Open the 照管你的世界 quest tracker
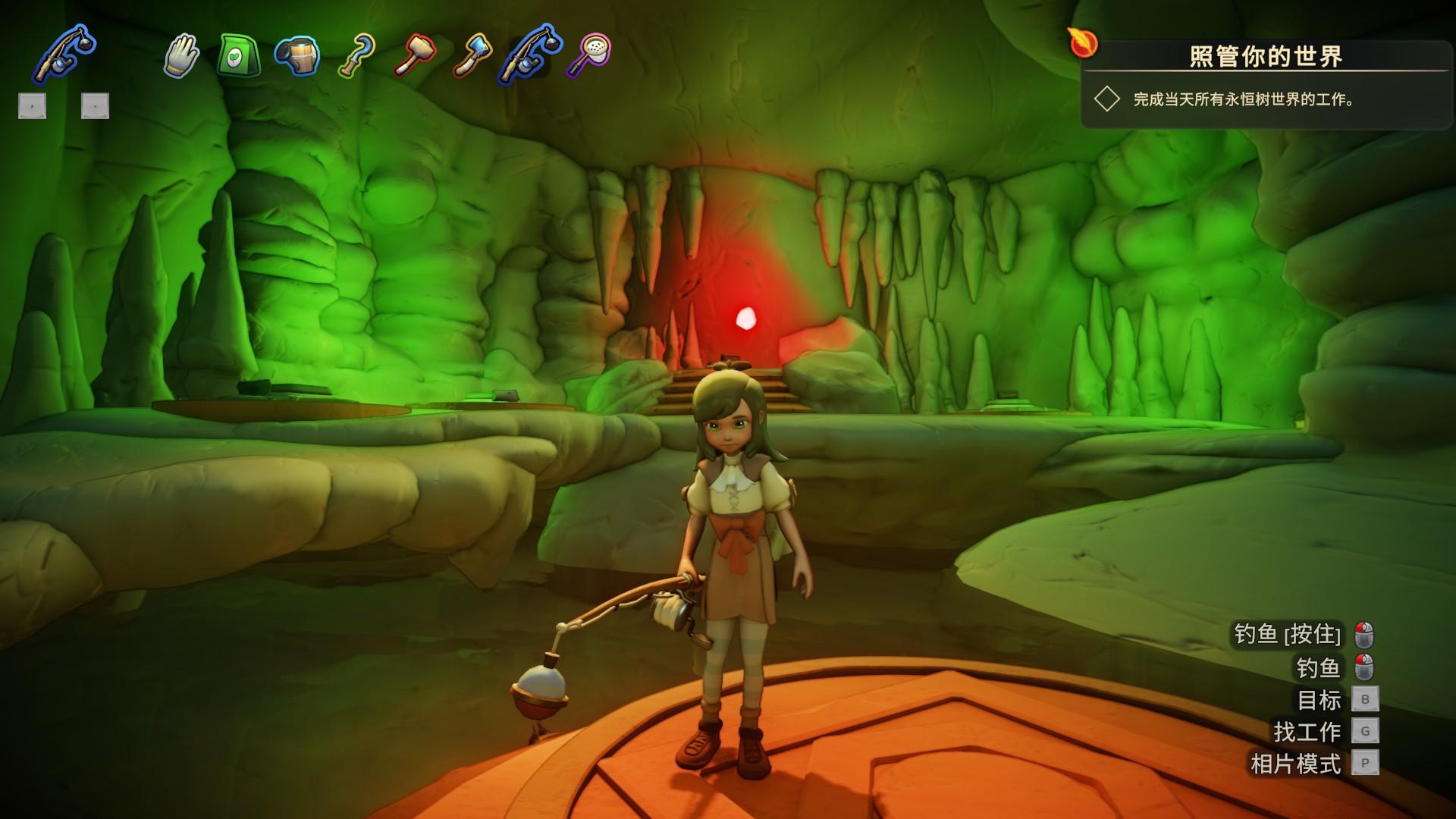The image size is (1456, 819). (1265, 56)
